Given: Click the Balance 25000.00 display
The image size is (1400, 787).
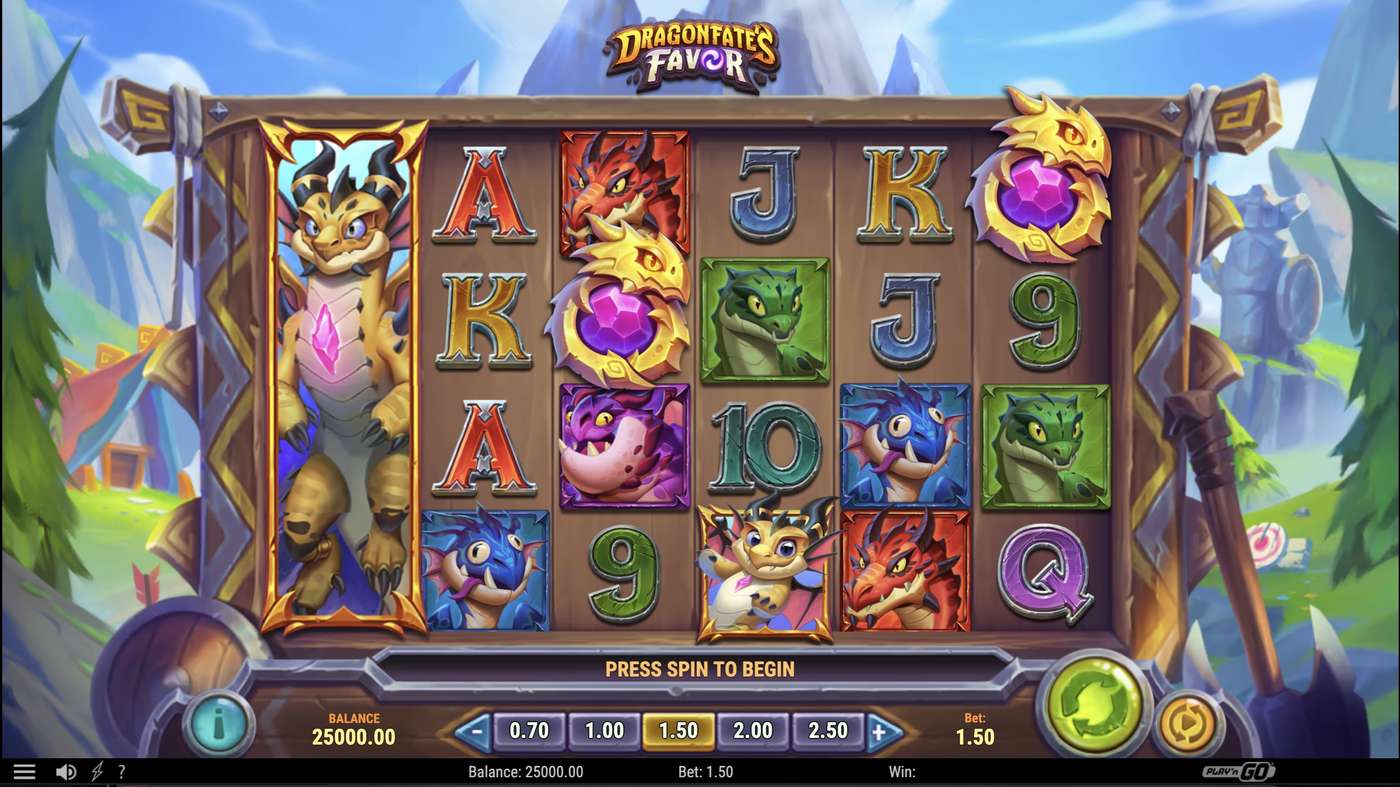Looking at the screenshot, I should (x=352, y=726).
